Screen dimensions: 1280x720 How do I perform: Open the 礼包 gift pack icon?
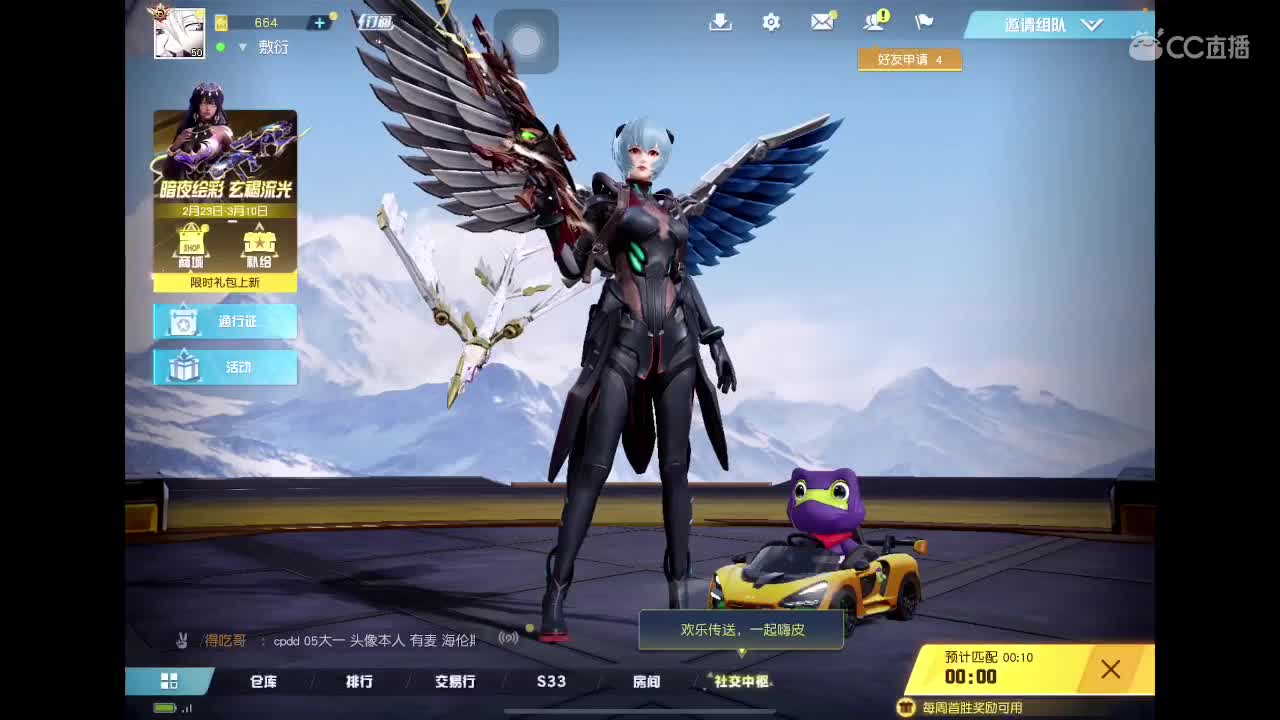pos(260,242)
